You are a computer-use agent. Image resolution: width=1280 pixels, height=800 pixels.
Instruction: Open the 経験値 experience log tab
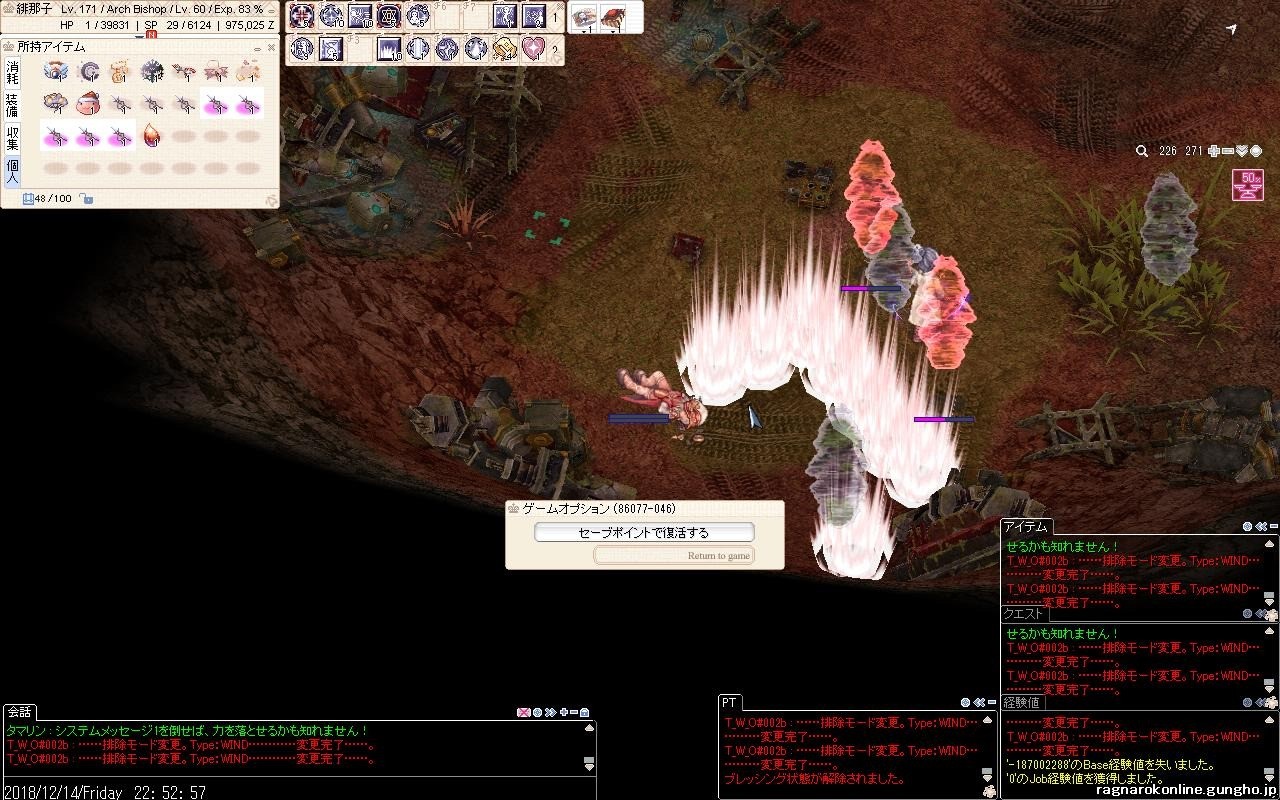pyautogui.click(x=1023, y=703)
